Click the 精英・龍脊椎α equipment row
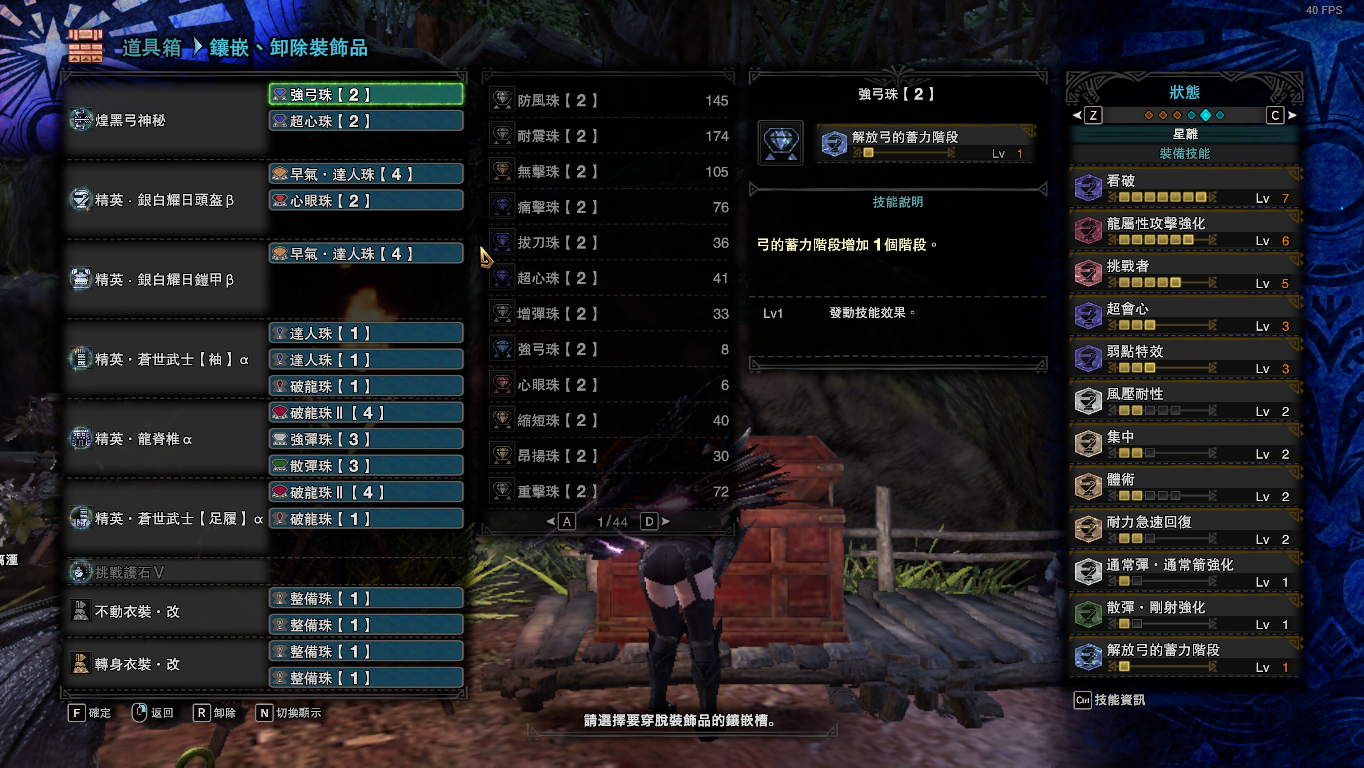The height and width of the screenshot is (768, 1364). 165,439
